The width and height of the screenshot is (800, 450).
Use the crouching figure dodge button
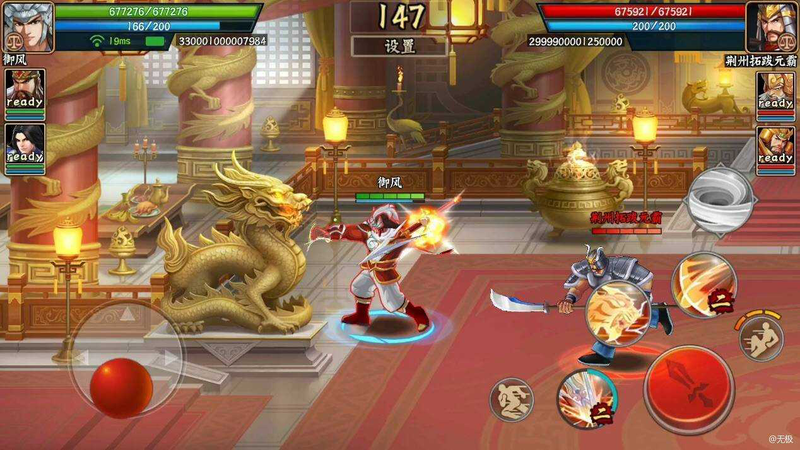[x=511, y=398]
